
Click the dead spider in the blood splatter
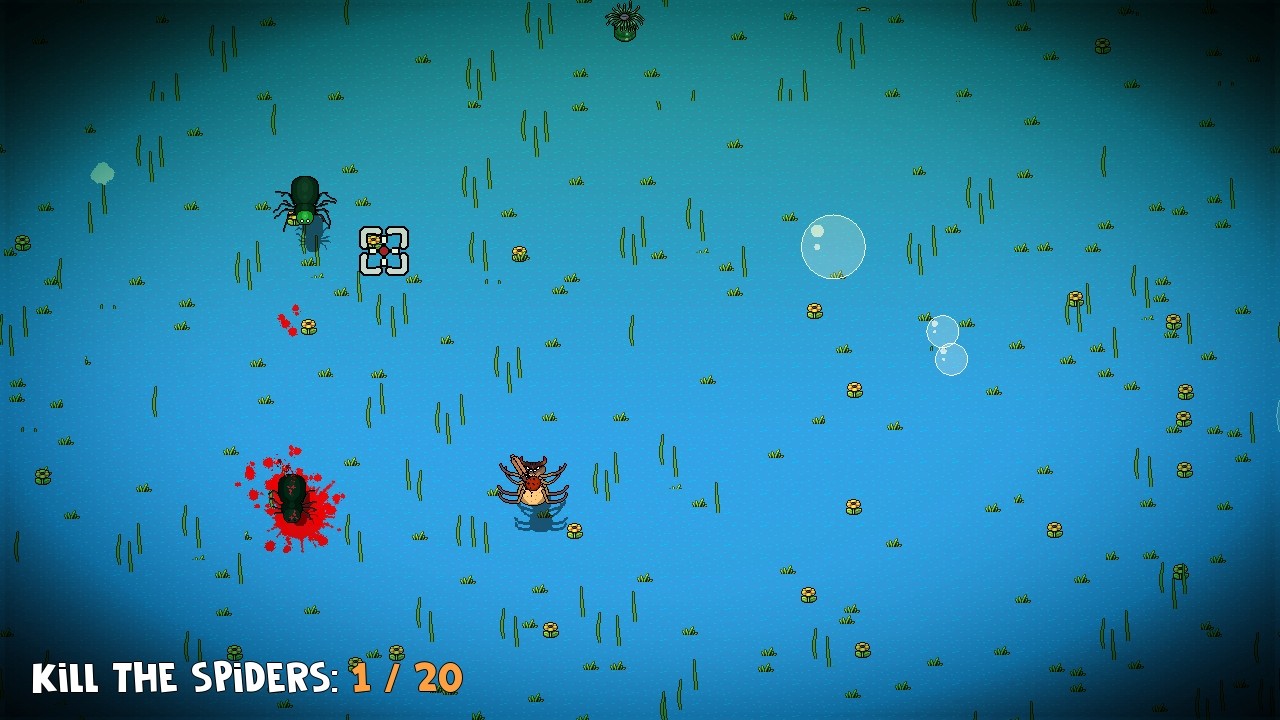[x=291, y=500]
